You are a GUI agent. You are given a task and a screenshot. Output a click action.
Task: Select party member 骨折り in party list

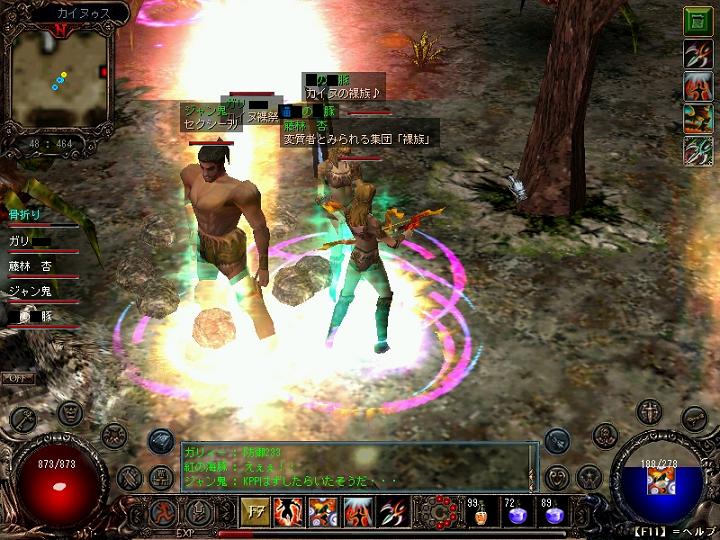coord(24,215)
